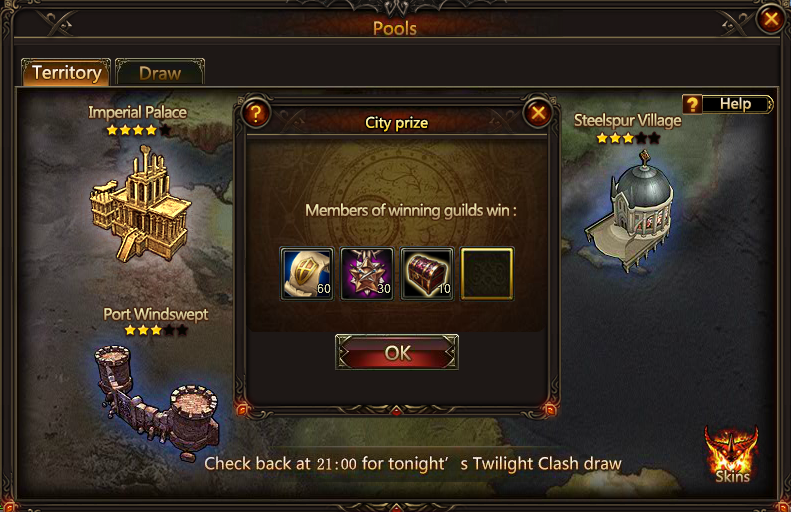Open the Skins menu
The image size is (791, 512).
[731, 454]
